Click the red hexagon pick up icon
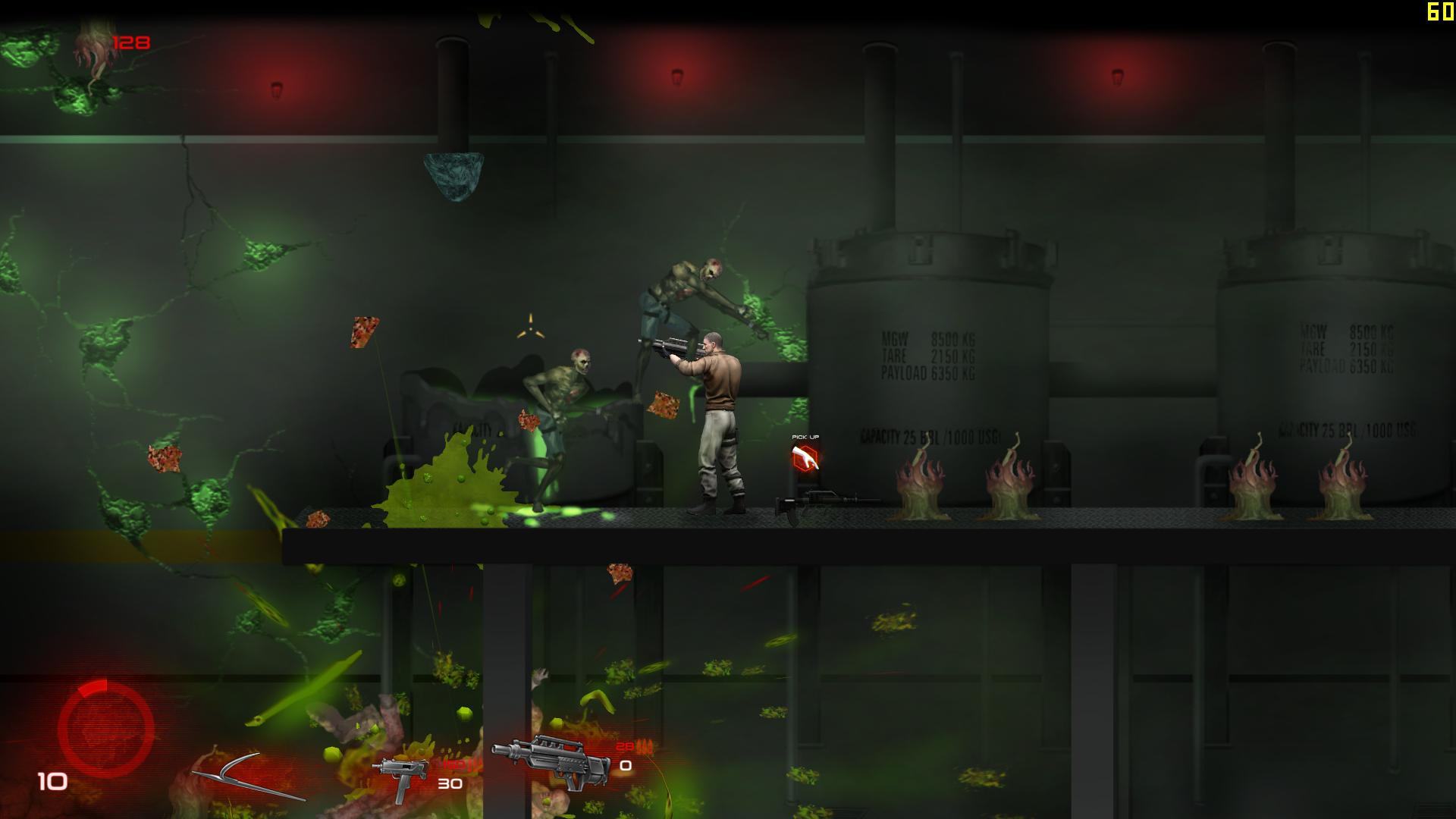The height and width of the screenshot is (819, 1456). [x=805, y=458]
